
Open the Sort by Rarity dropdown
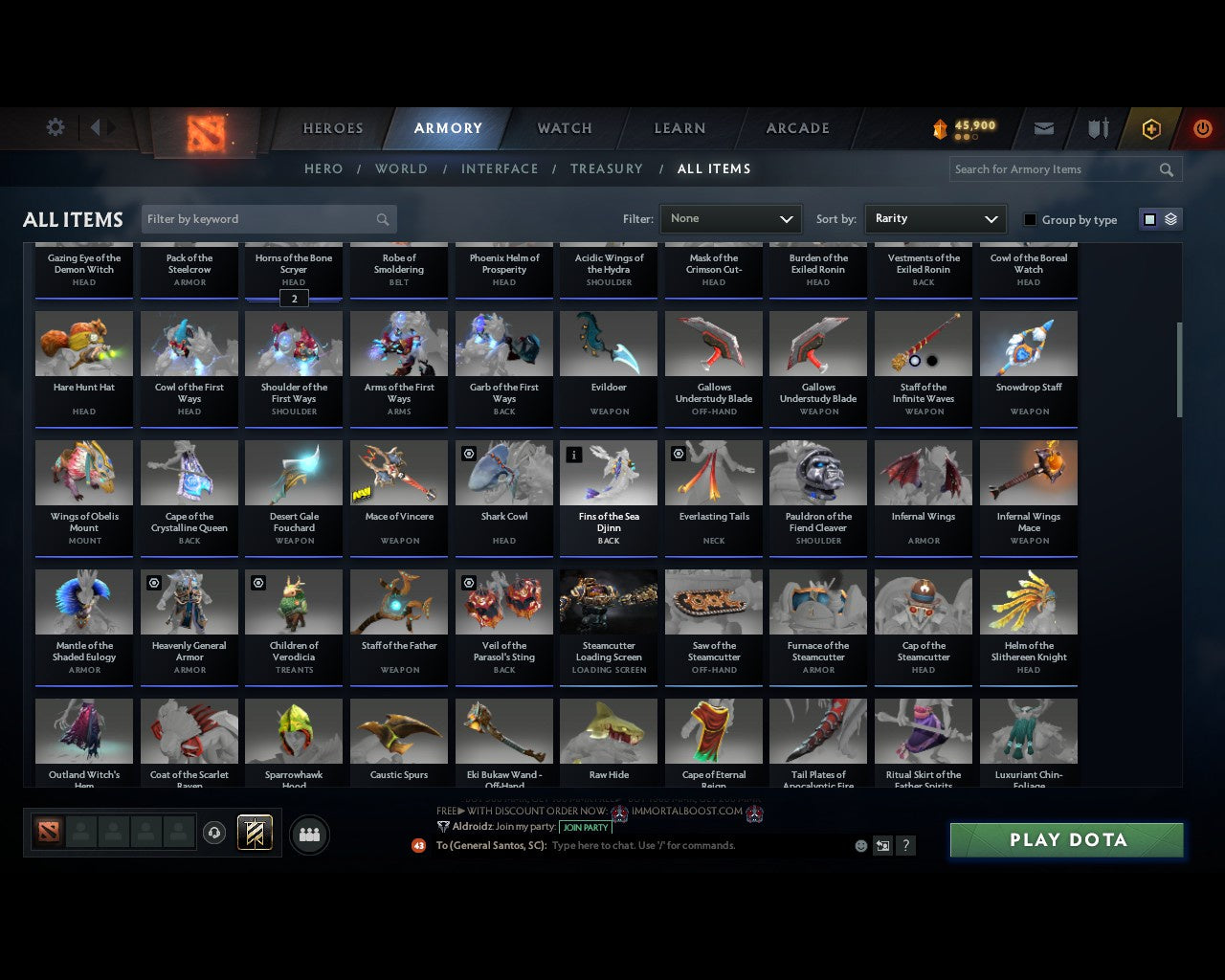coord(935,218)
